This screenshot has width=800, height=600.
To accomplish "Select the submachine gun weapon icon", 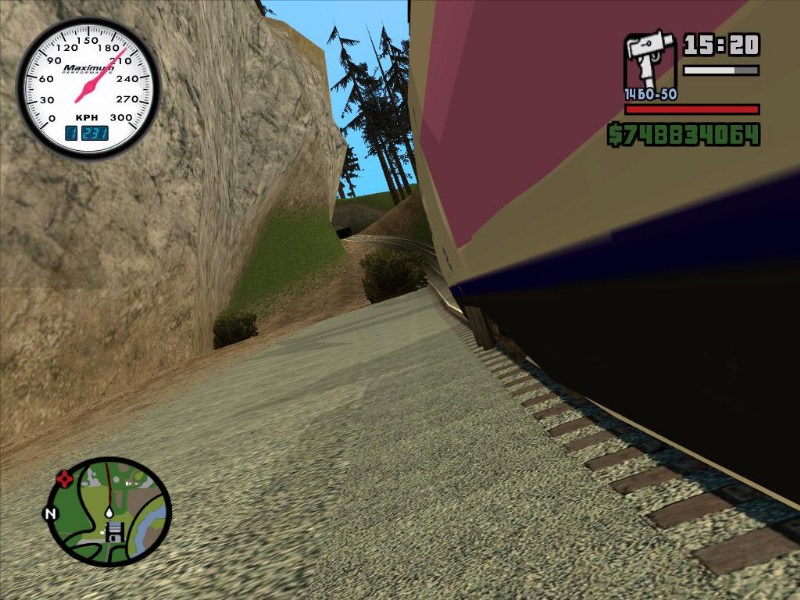I will click(648, 64).
